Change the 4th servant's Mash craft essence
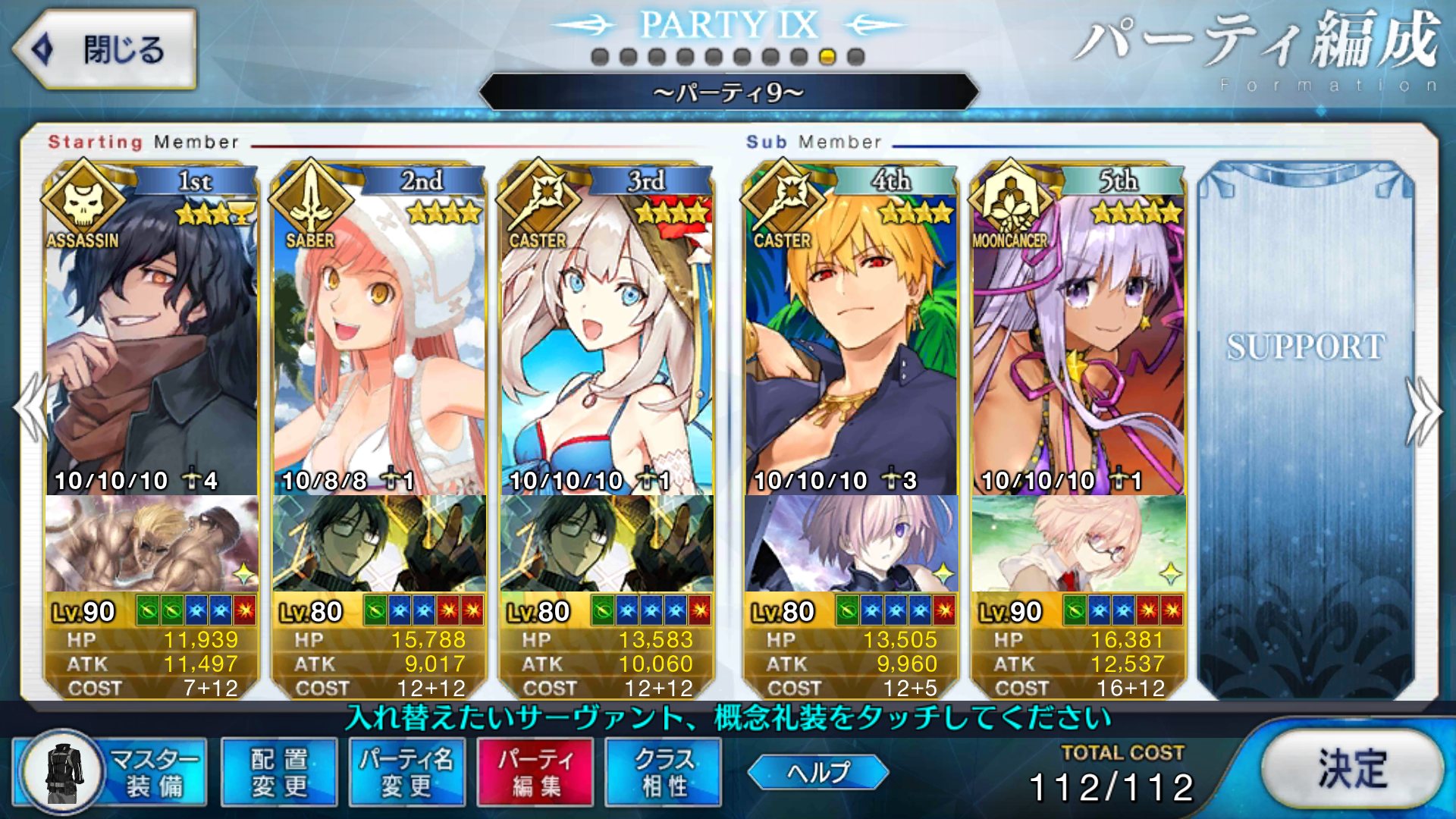 click(851, 543)
